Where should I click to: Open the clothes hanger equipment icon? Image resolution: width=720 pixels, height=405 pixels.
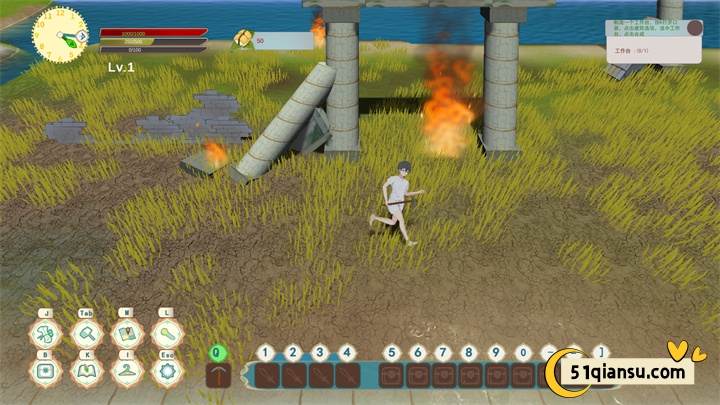pyautogui.click(x=126, y=371)
